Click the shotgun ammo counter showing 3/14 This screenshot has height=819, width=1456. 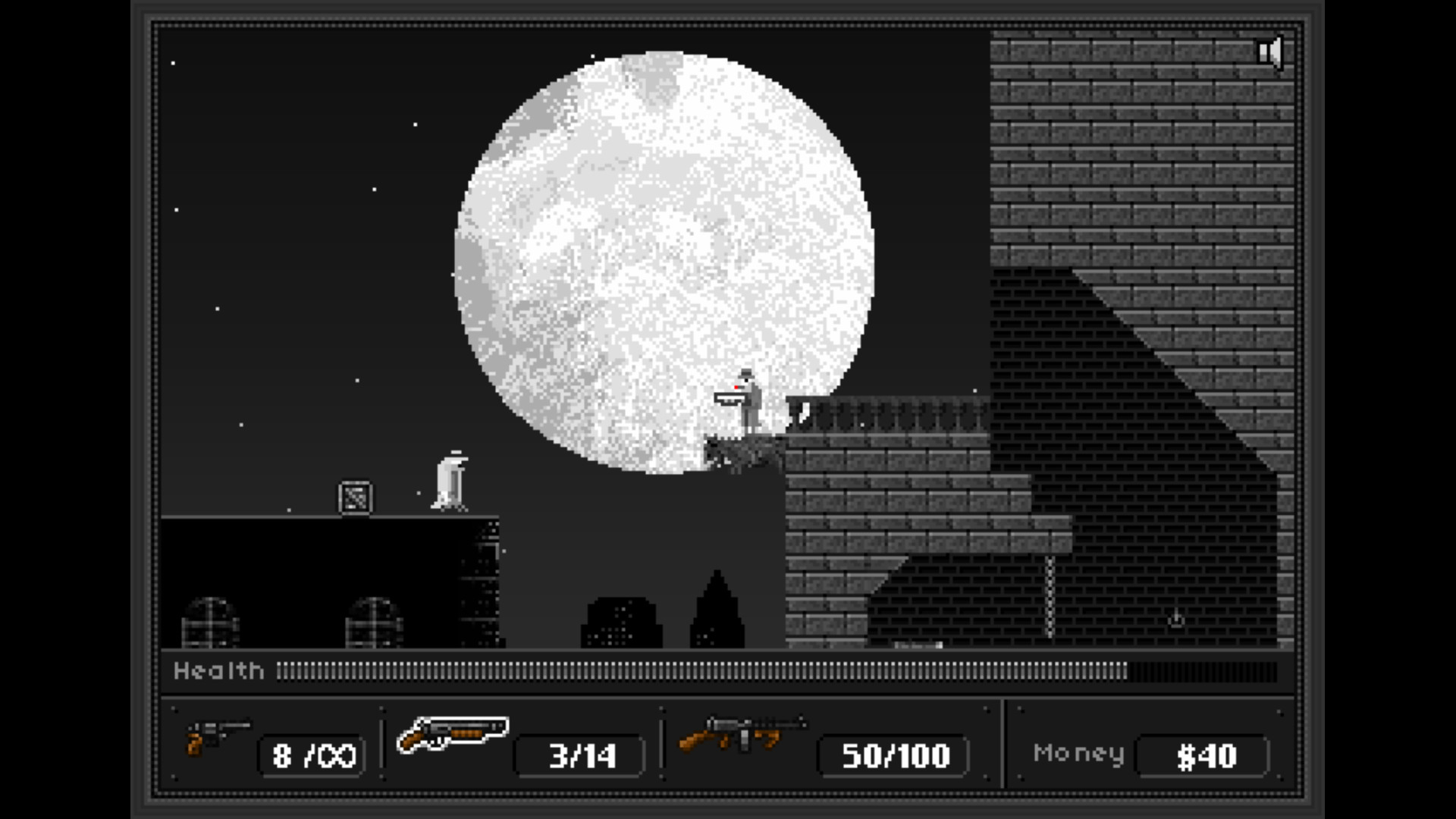579,755
